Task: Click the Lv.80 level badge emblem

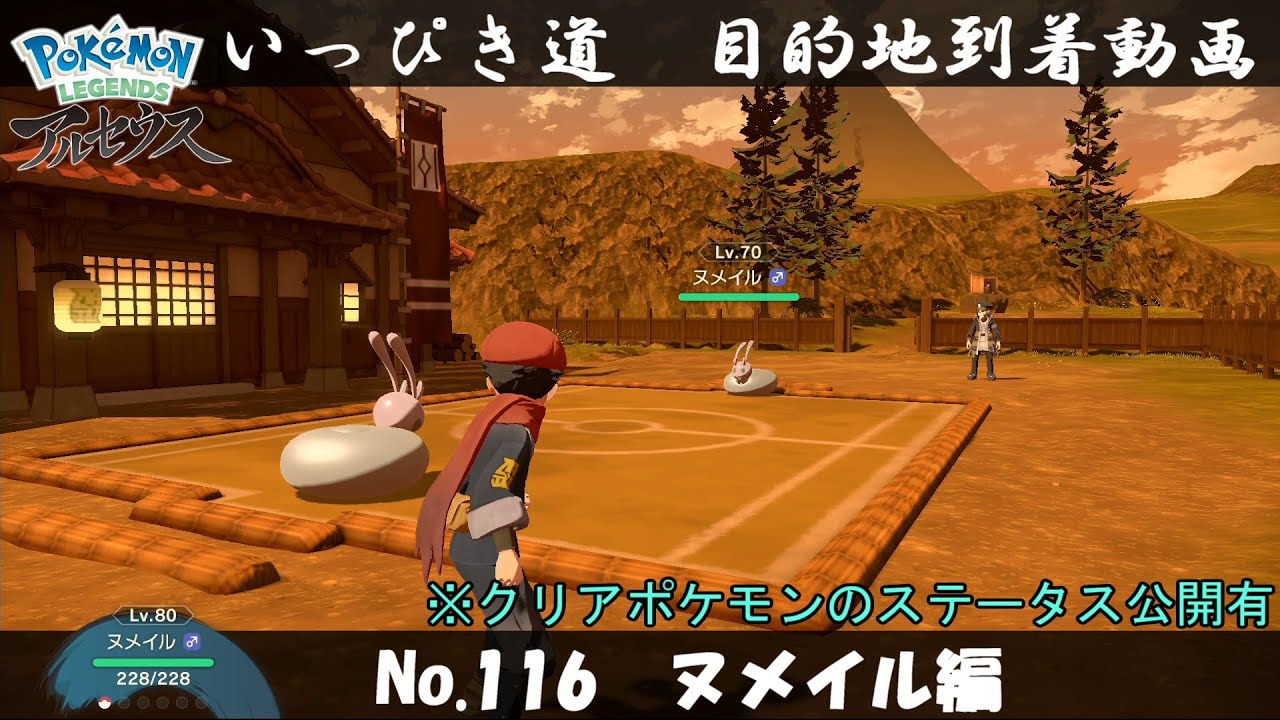Action: tap(152, 615)
